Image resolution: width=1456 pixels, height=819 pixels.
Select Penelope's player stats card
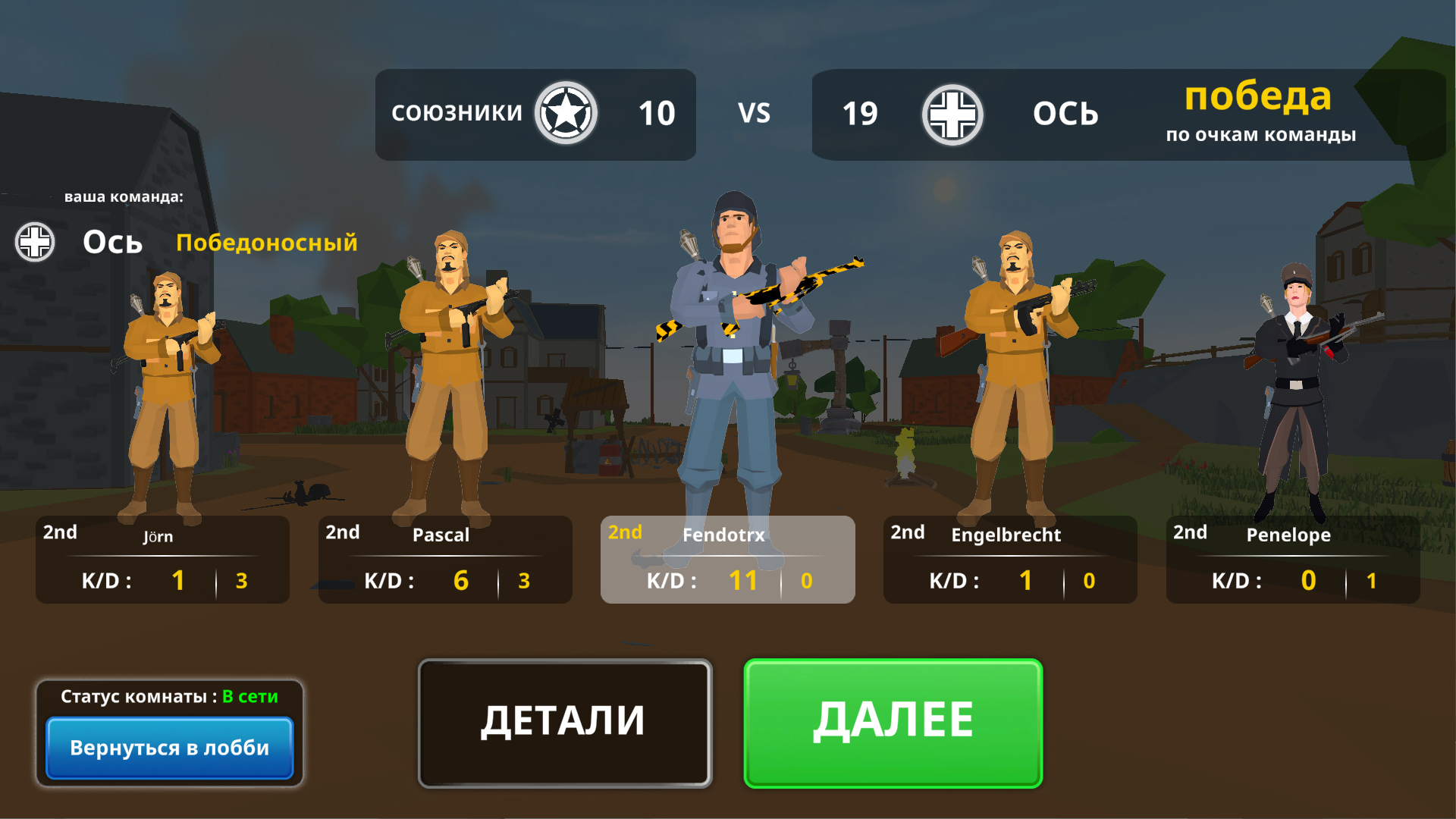point(1291,560)
